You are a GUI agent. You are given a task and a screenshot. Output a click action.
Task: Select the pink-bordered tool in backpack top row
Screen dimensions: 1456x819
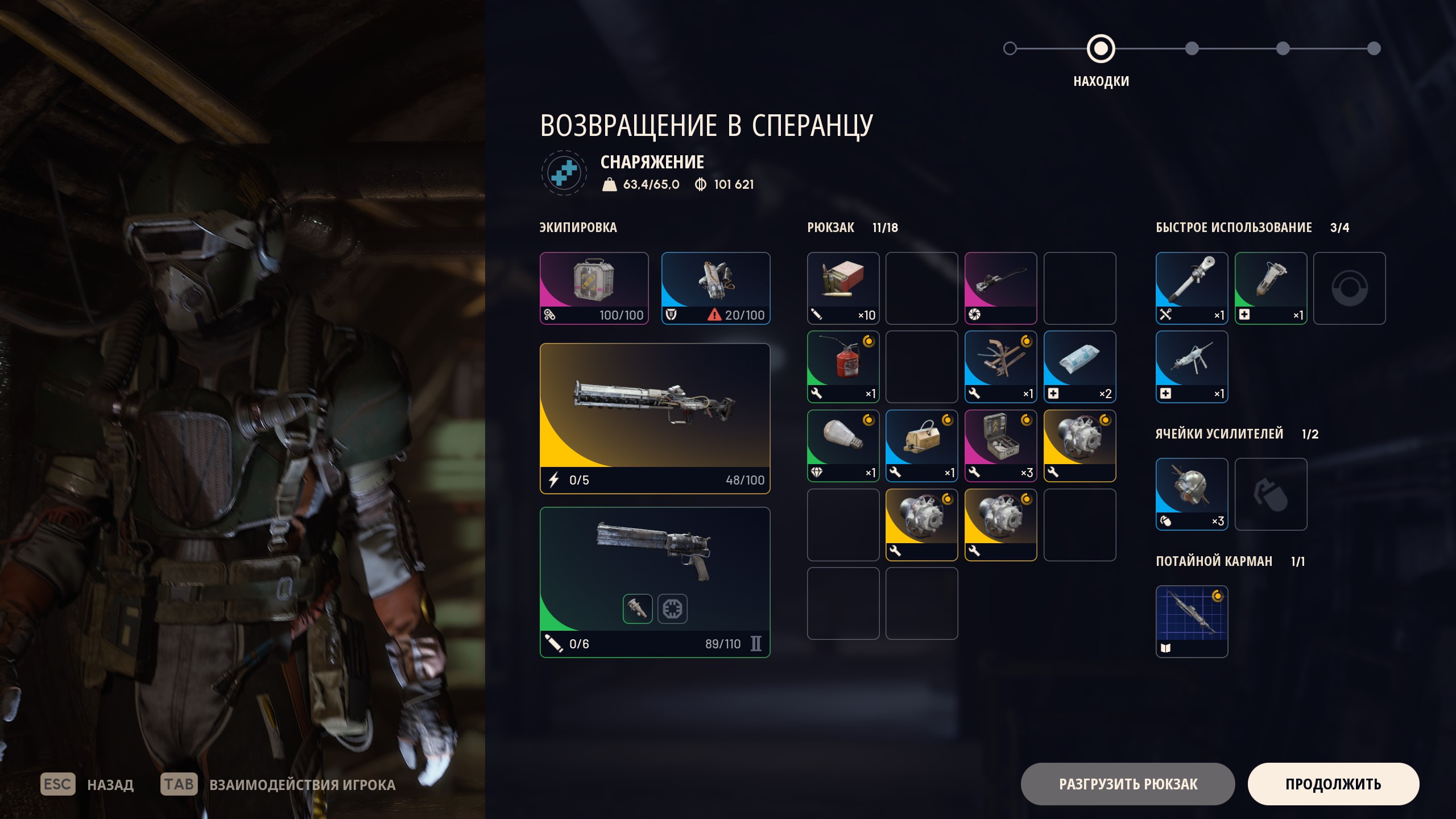[x=1000, y=288]
